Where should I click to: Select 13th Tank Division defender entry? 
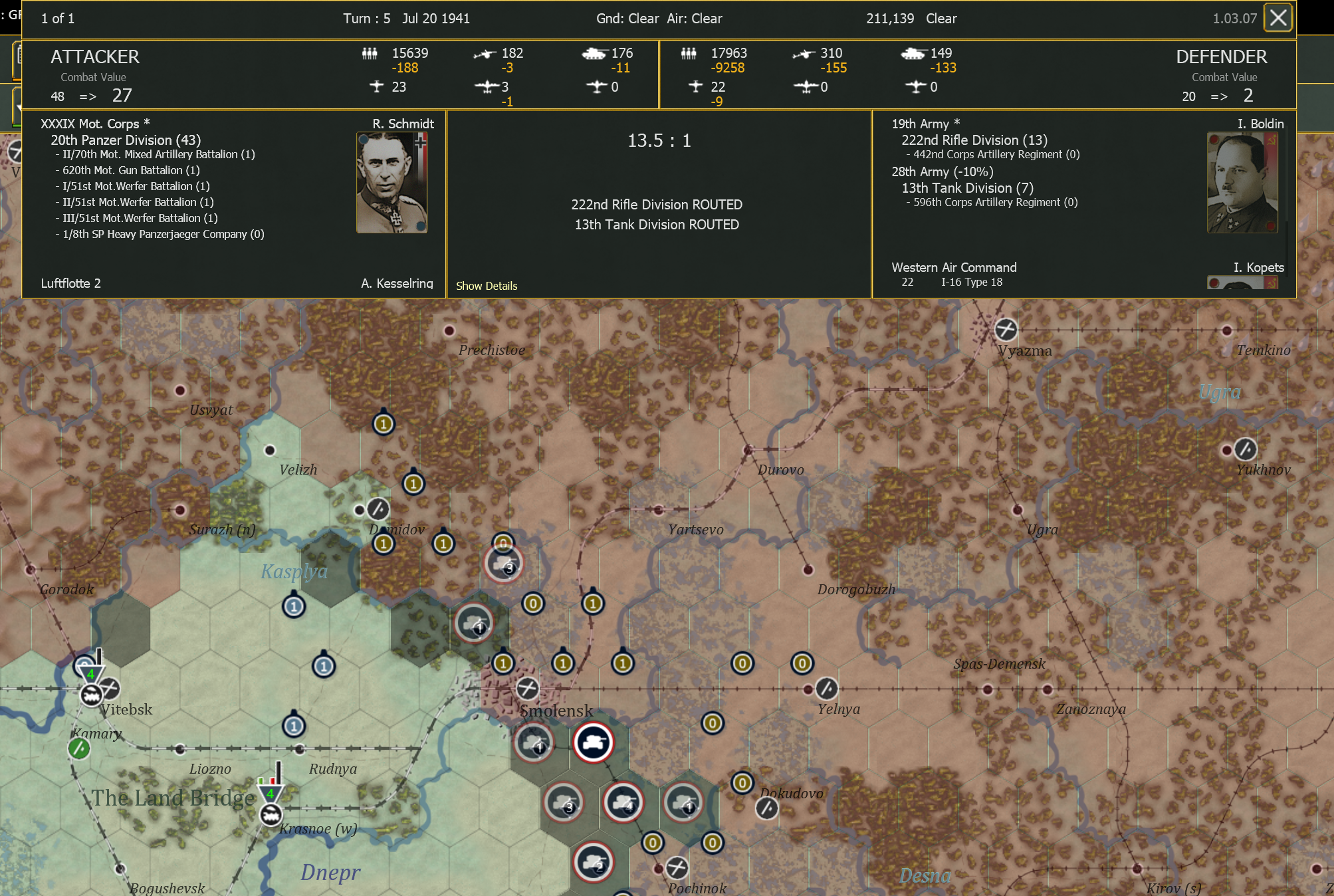tap(967, 188)
